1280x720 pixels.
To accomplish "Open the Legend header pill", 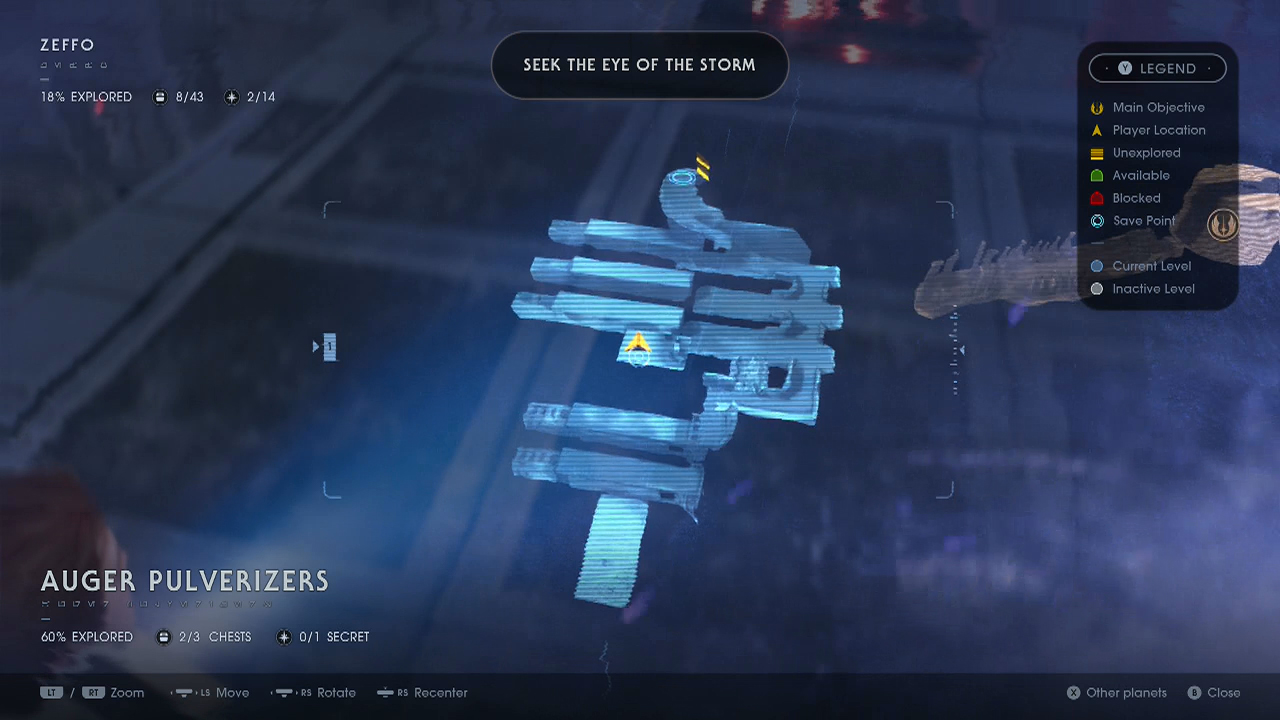I will (1157, 68).
